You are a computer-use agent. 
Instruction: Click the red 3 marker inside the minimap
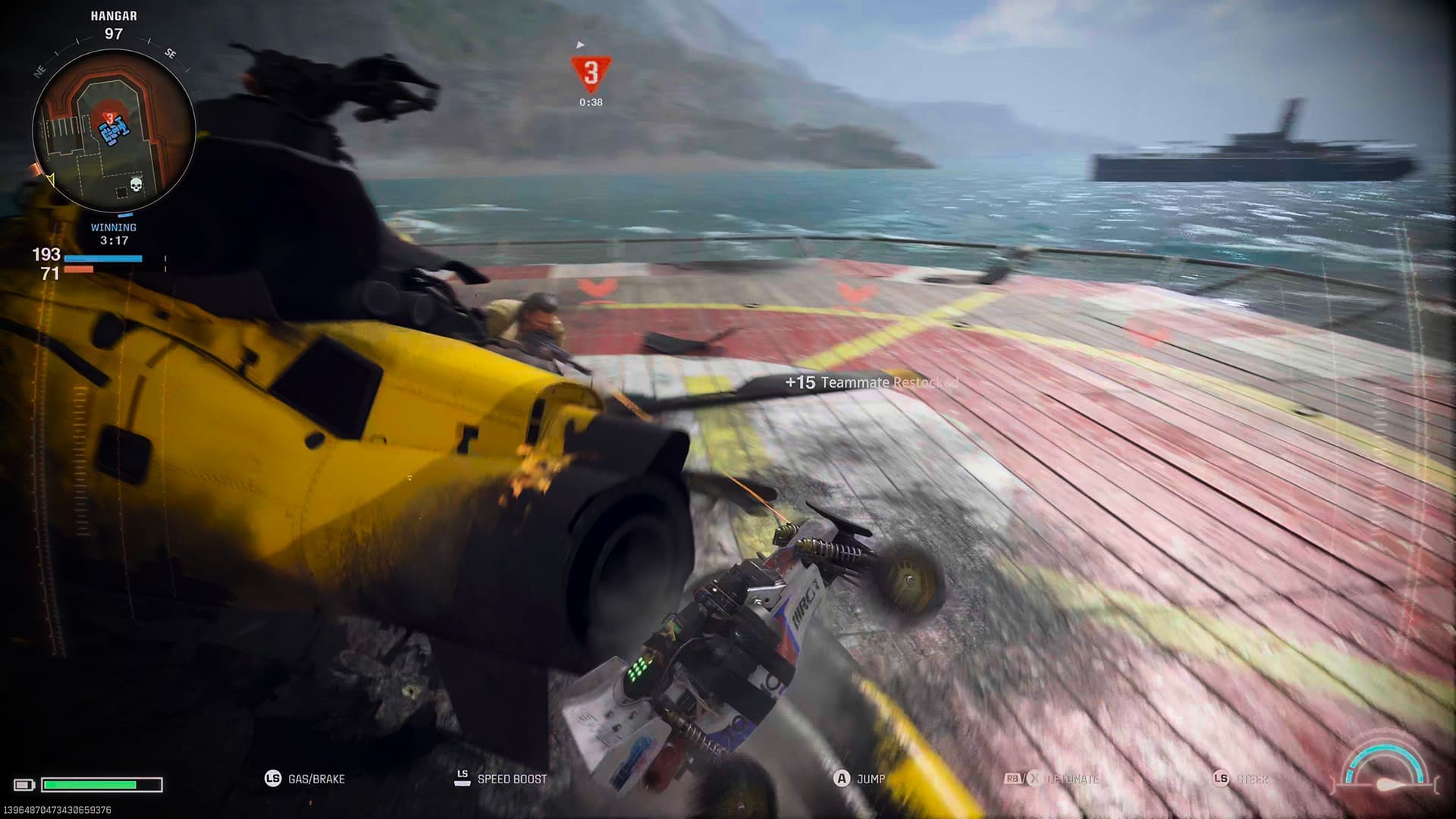[108, 118]
